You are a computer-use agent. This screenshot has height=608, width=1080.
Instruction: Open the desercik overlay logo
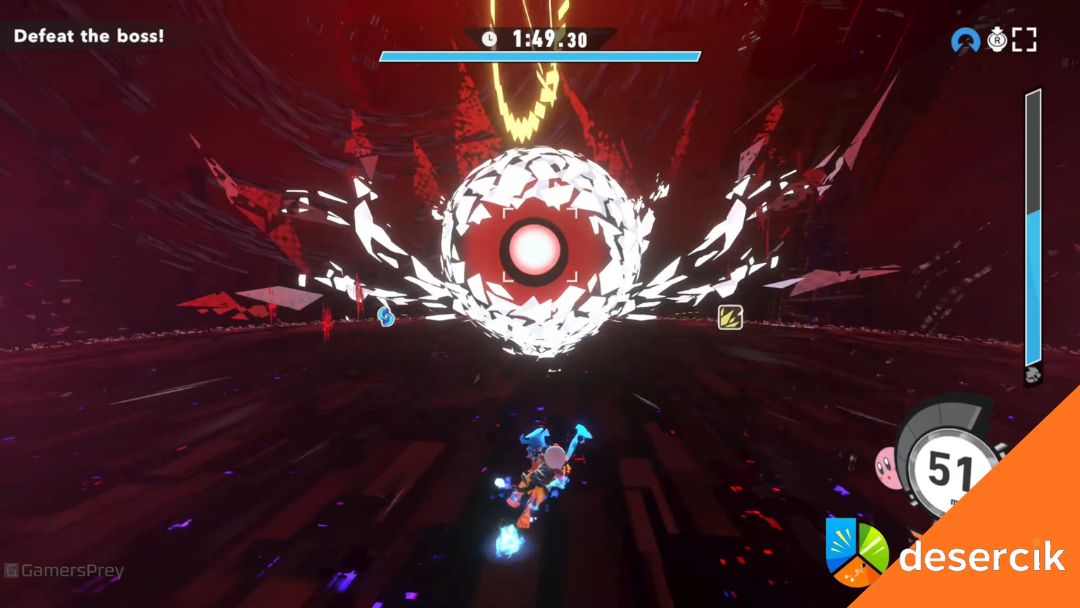pyautogui.click(x=945, y=554)
